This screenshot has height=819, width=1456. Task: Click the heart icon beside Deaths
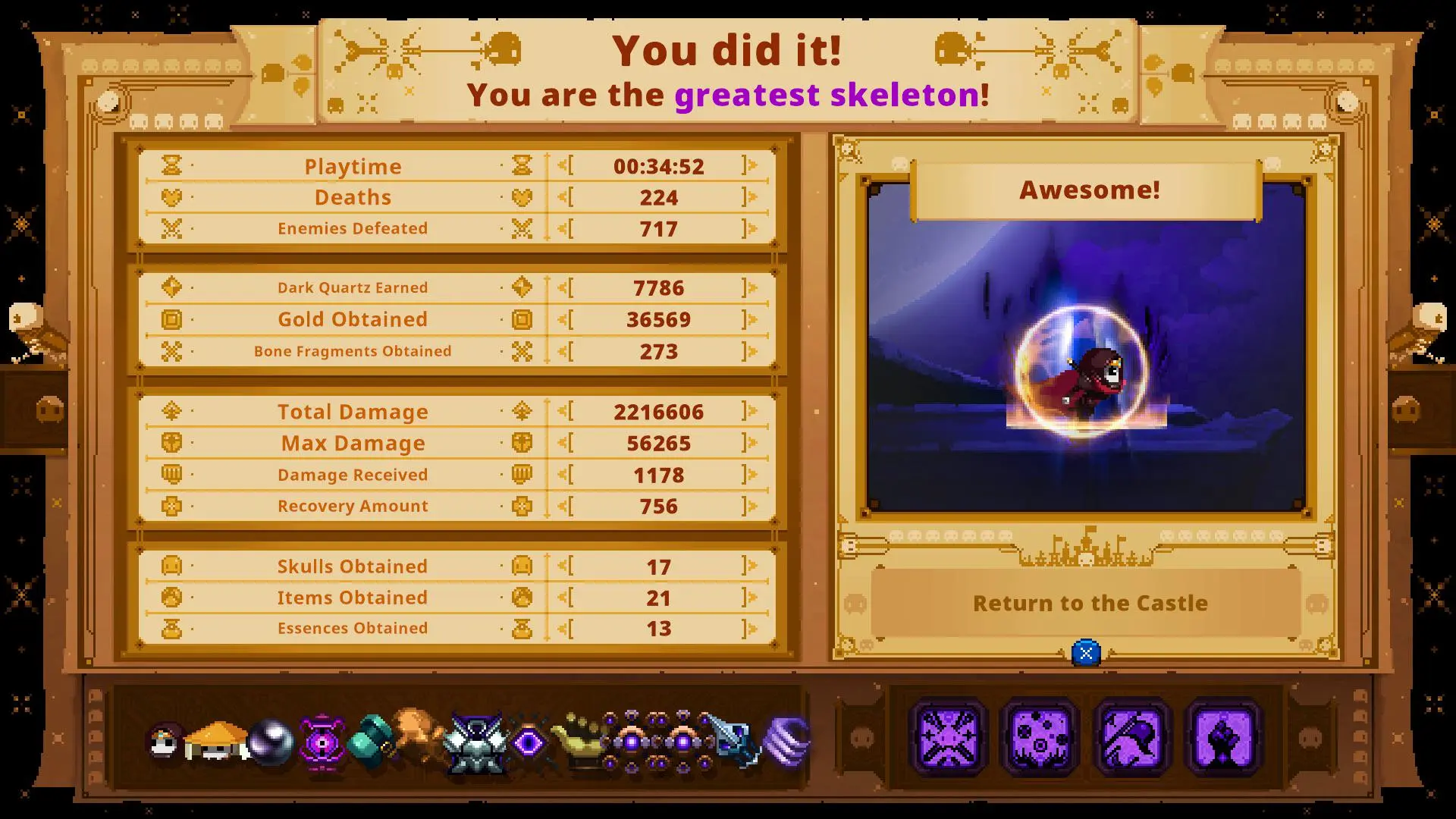[x=173, y=196]
